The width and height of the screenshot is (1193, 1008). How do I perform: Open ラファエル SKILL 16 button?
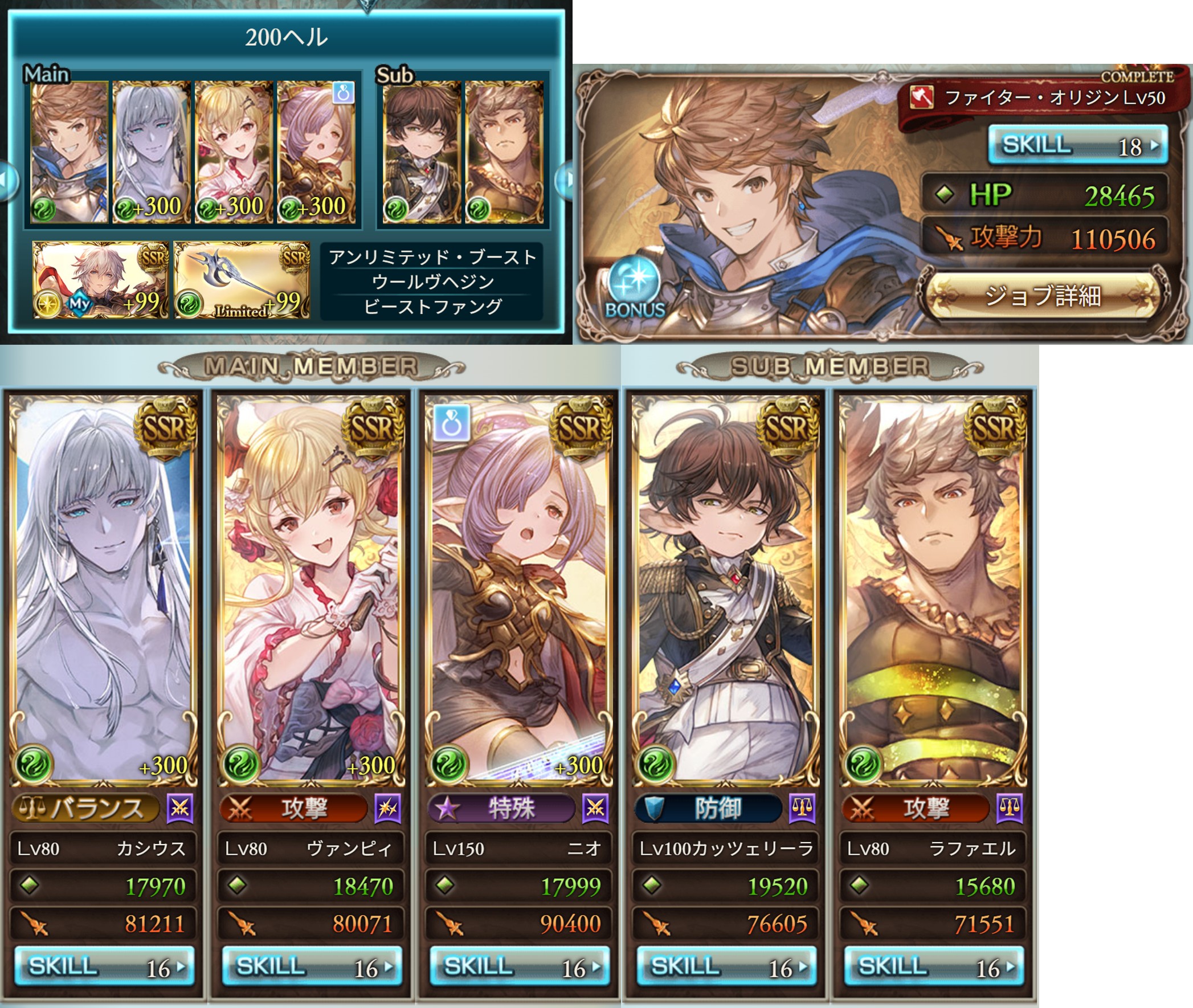(x=934, y=966)
